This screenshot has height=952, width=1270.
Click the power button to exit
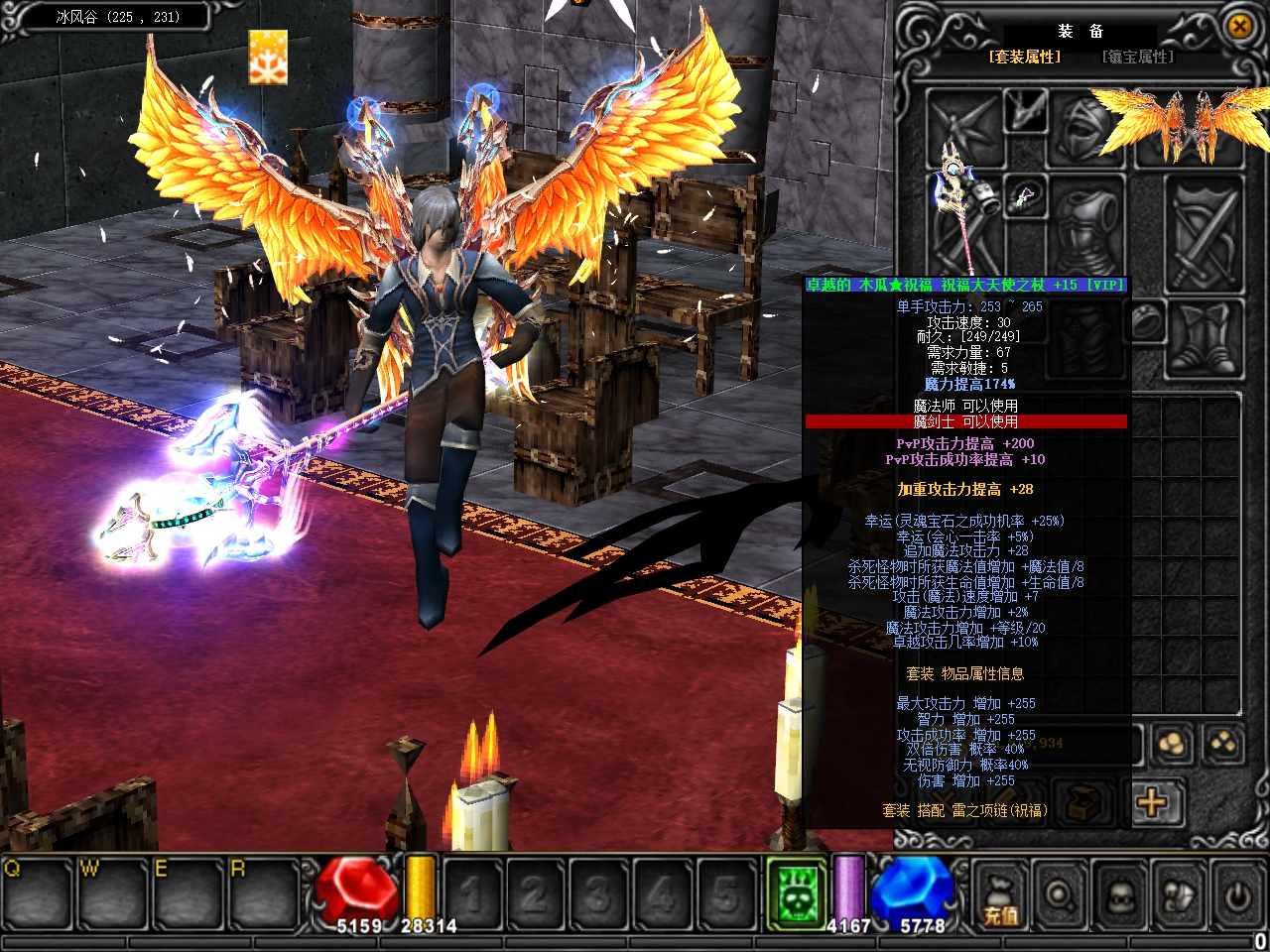(1237, 894)
